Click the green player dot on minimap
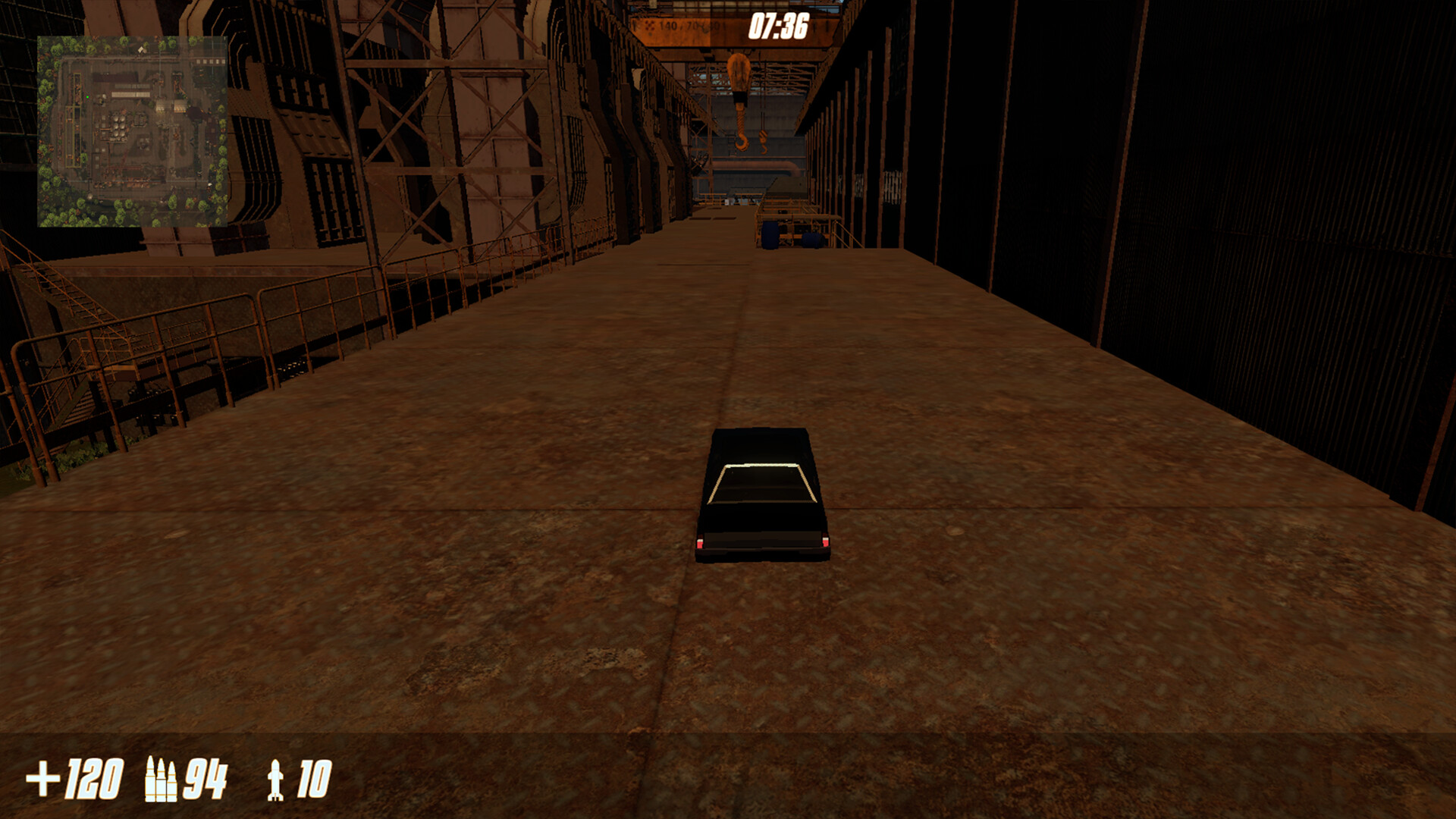The height and width of the screenshot is (819, 1456). (88, 97)
